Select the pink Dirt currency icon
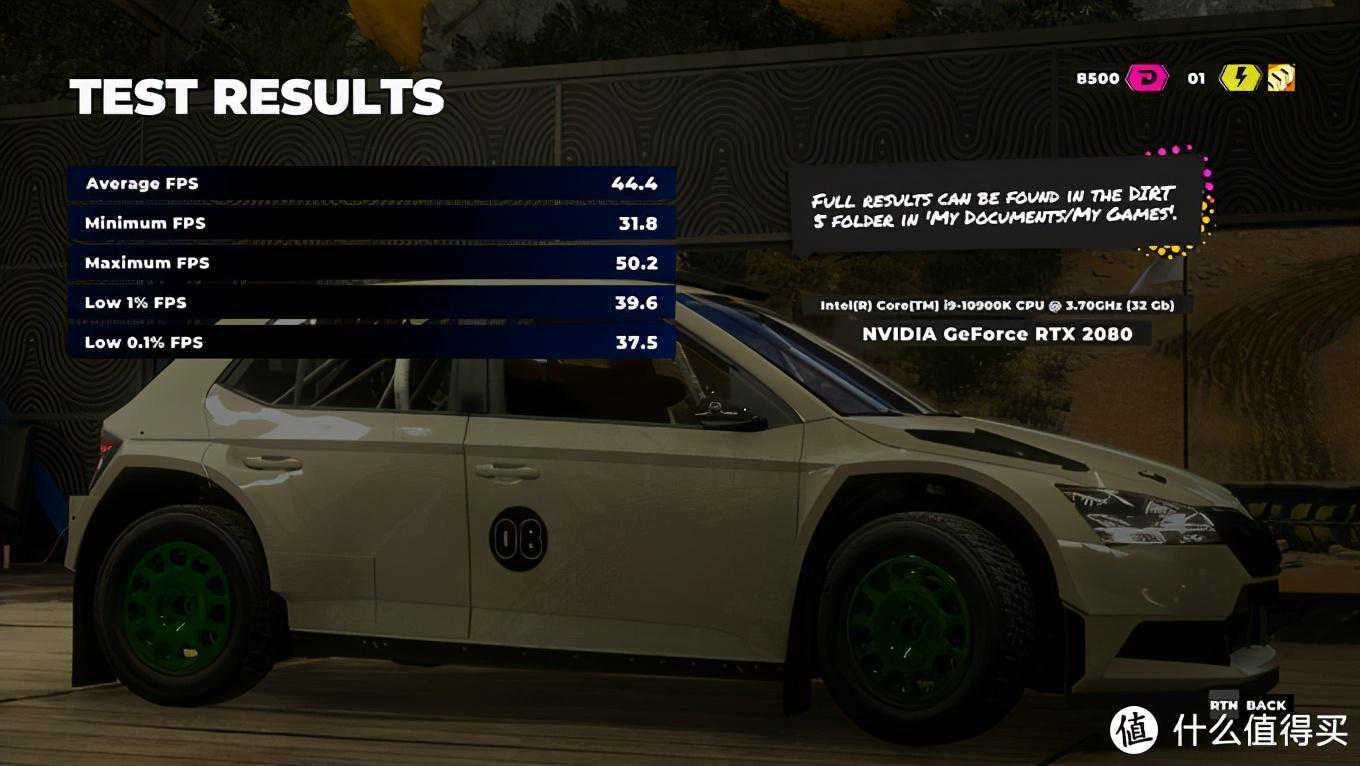 pos(1147,78)
